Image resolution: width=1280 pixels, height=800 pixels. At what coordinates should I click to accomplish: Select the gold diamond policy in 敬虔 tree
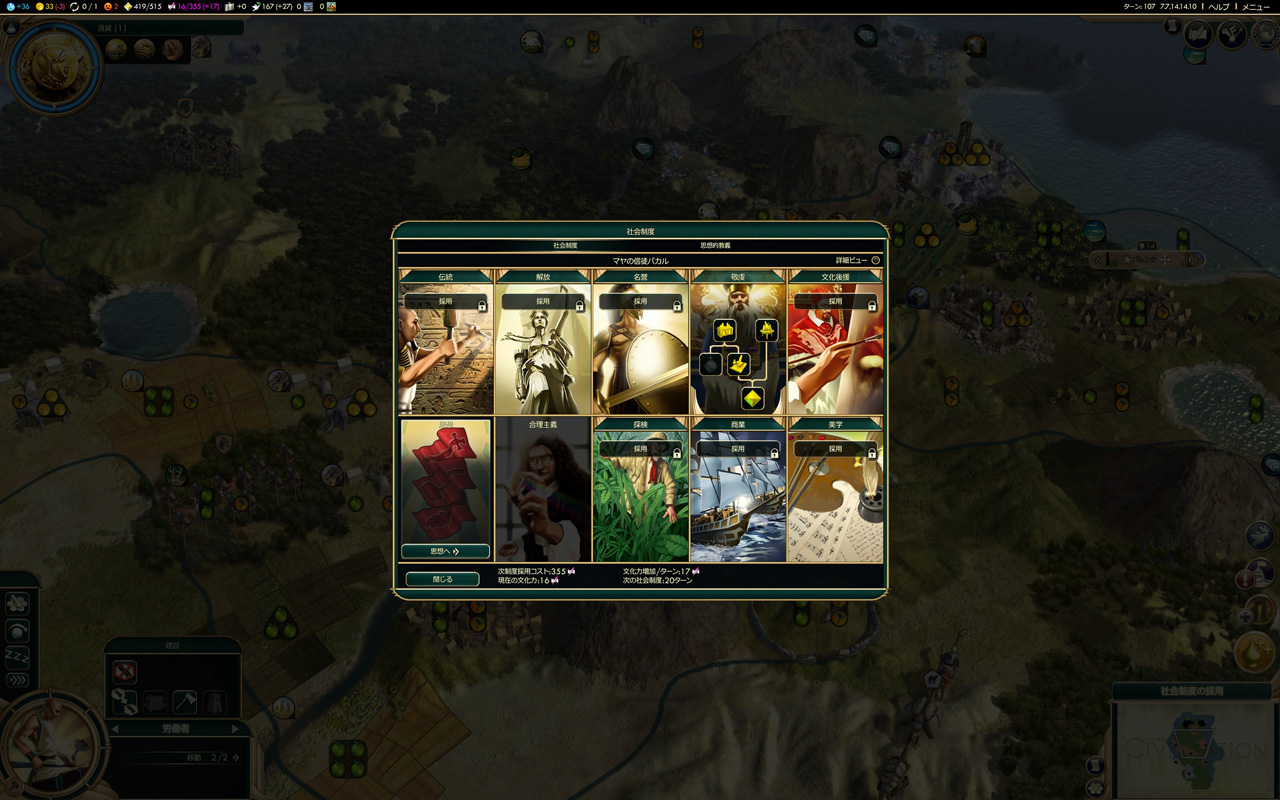pos(752,398)
